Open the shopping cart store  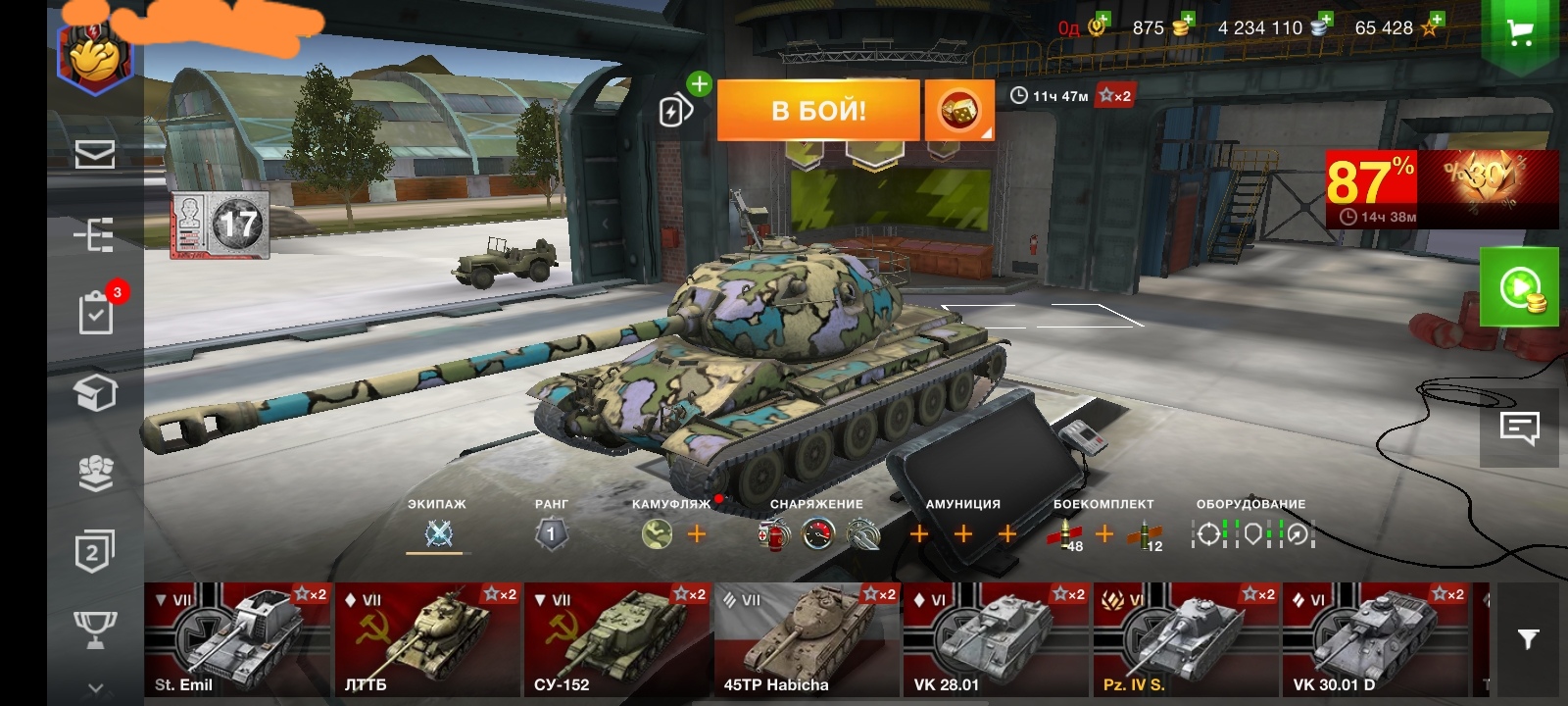[1519, 33]
